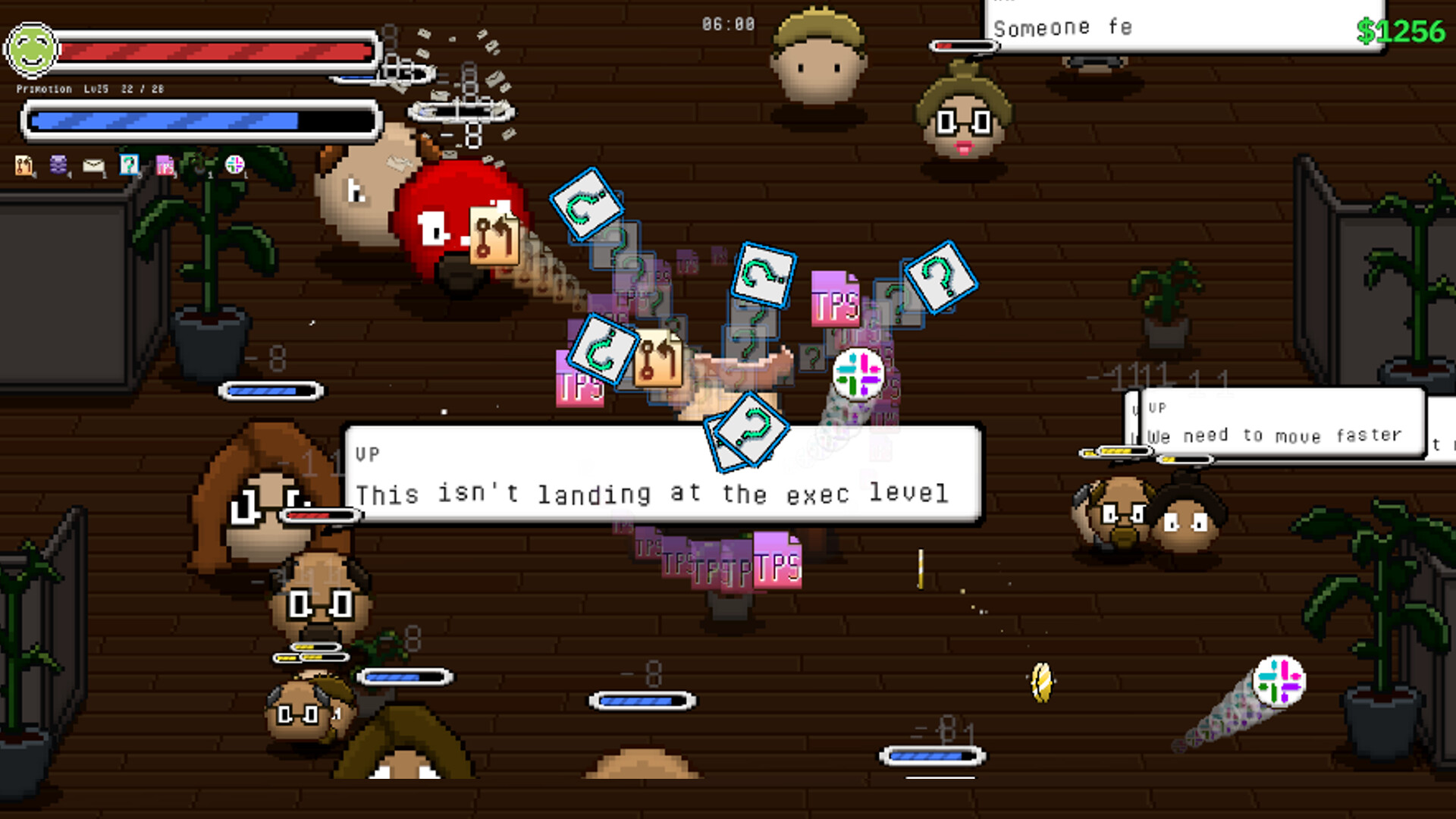Viewport: 1456px width, 819px height.
Task: Select the git branch weapon icon
Action: [x=24, y=165]
